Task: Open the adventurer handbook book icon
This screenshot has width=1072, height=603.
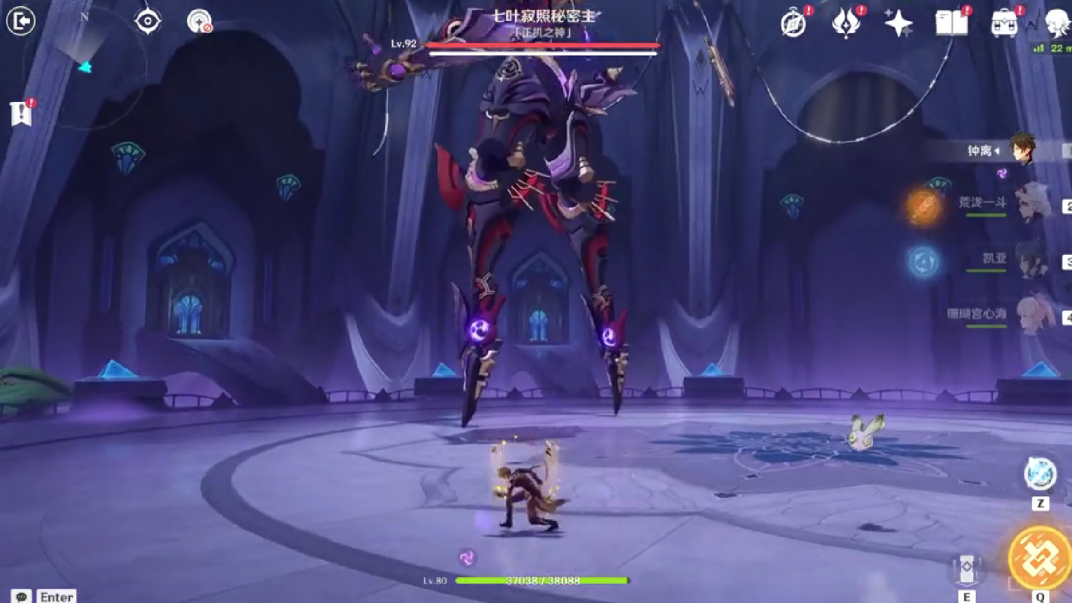Action: [951, 23]
